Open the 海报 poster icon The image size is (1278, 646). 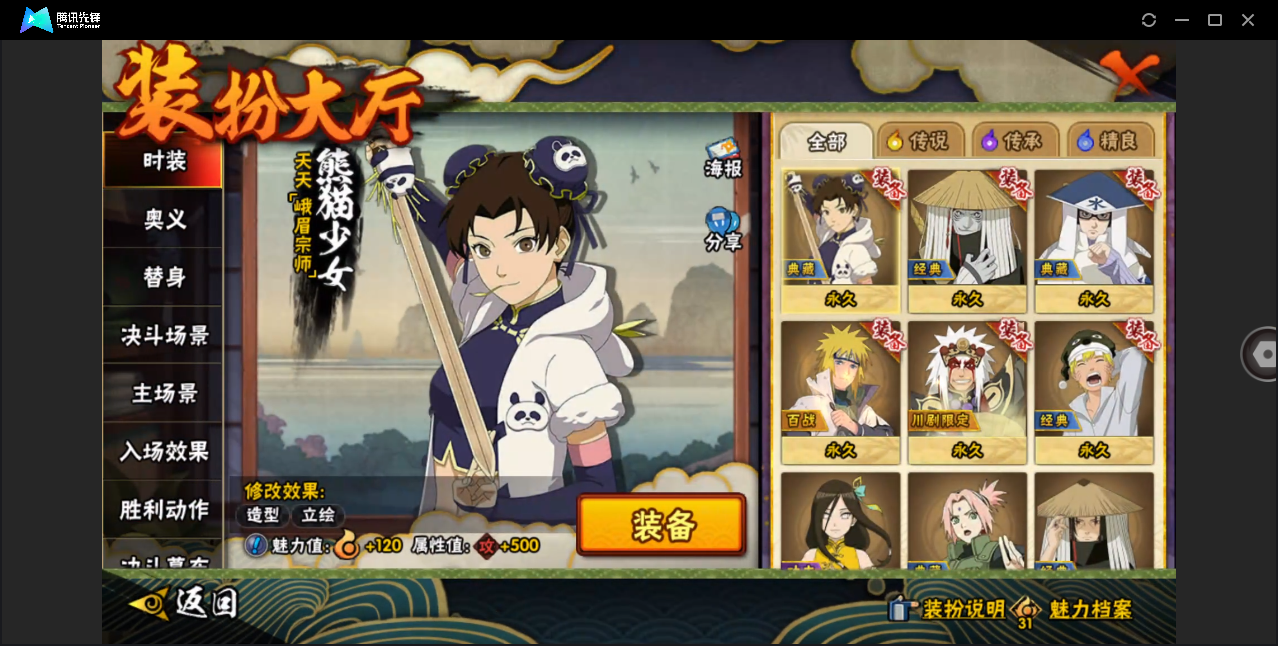(723, 159)
